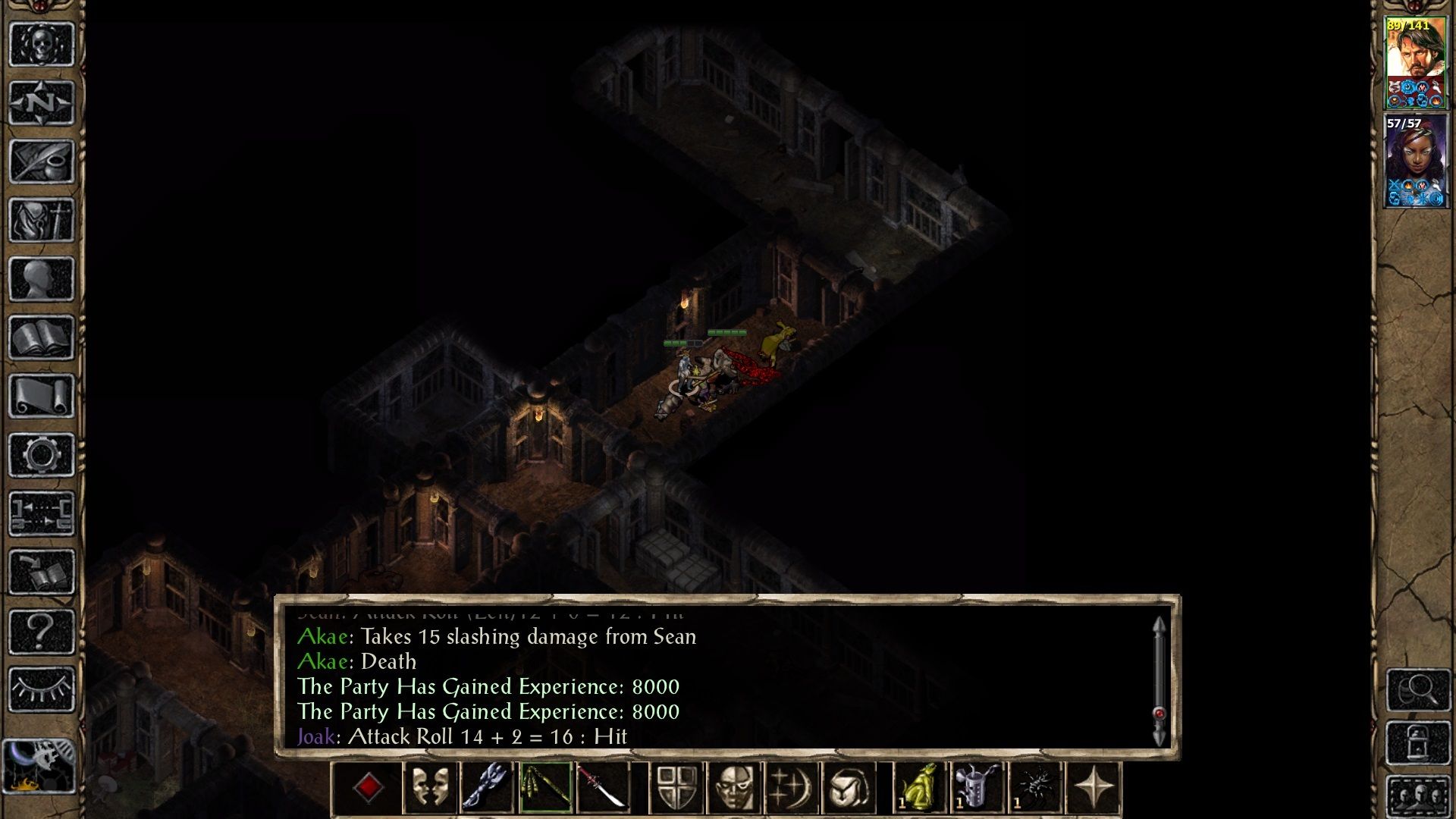
Task: Open the mage spellbook
Action: [42, 337]
